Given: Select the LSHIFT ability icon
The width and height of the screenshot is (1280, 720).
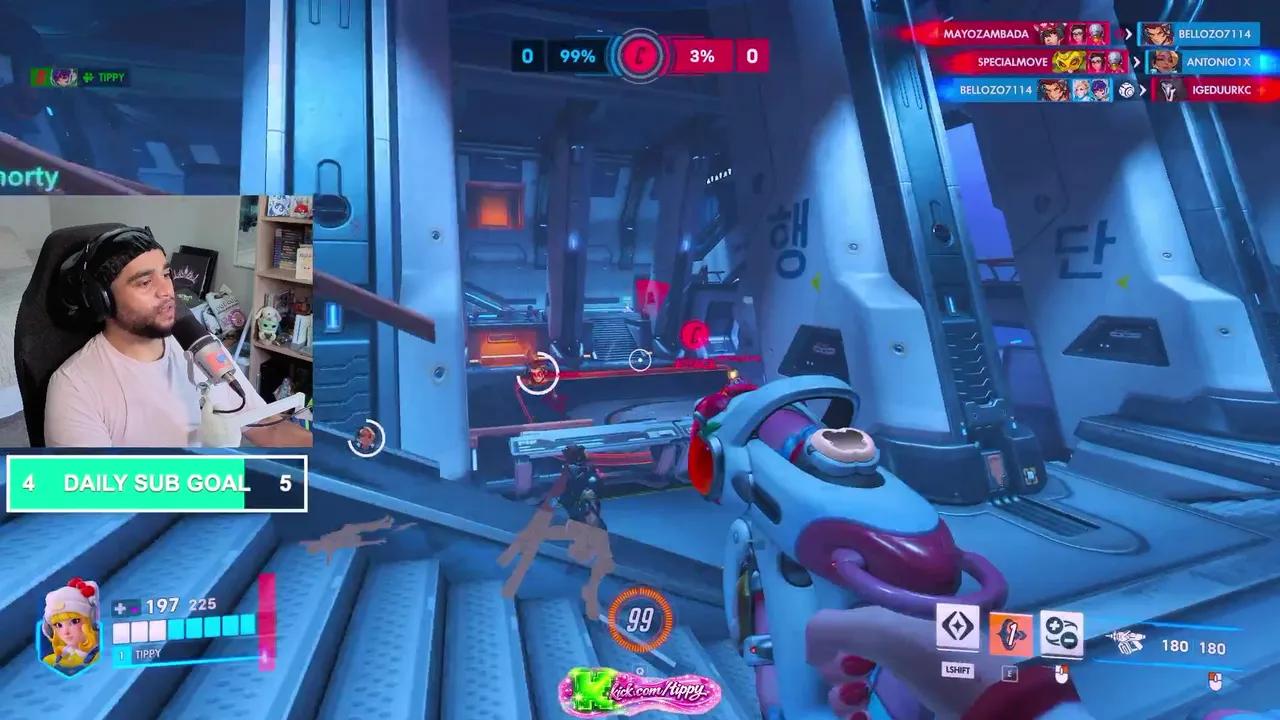Looking at the screenshot, I should click(x=958, y=628).
